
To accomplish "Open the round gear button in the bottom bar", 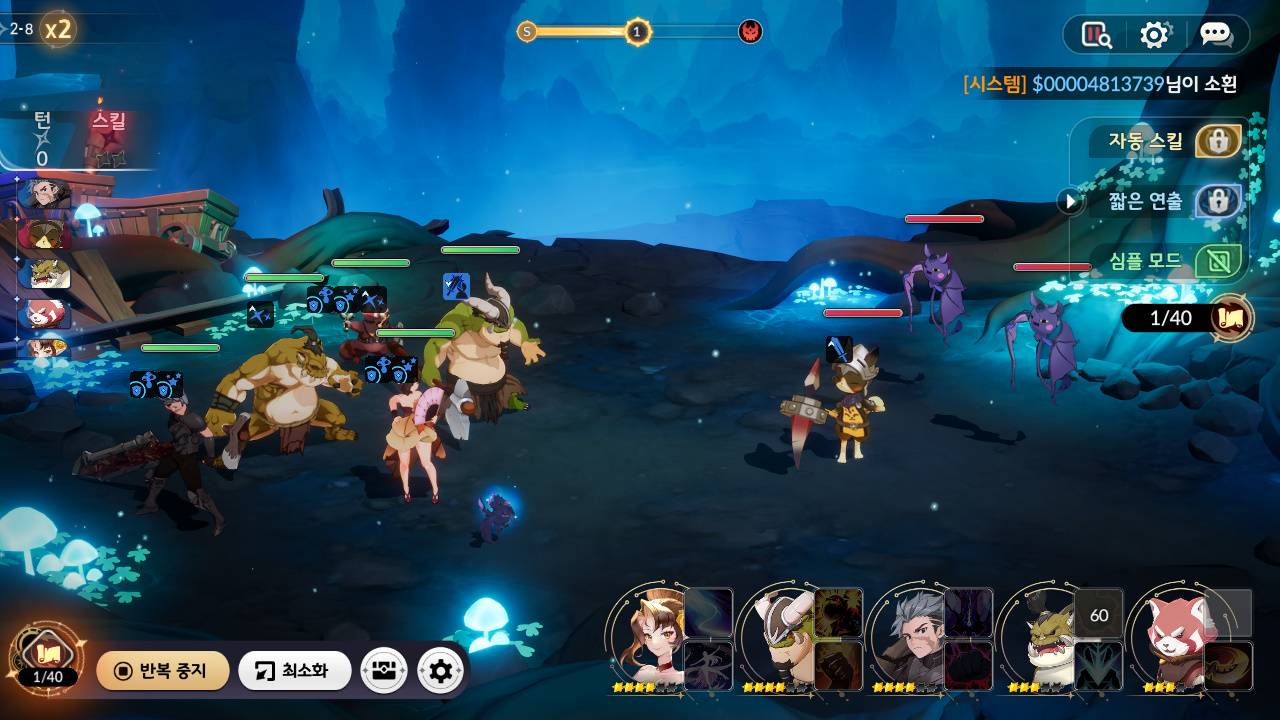I will (x=440, y=670).
